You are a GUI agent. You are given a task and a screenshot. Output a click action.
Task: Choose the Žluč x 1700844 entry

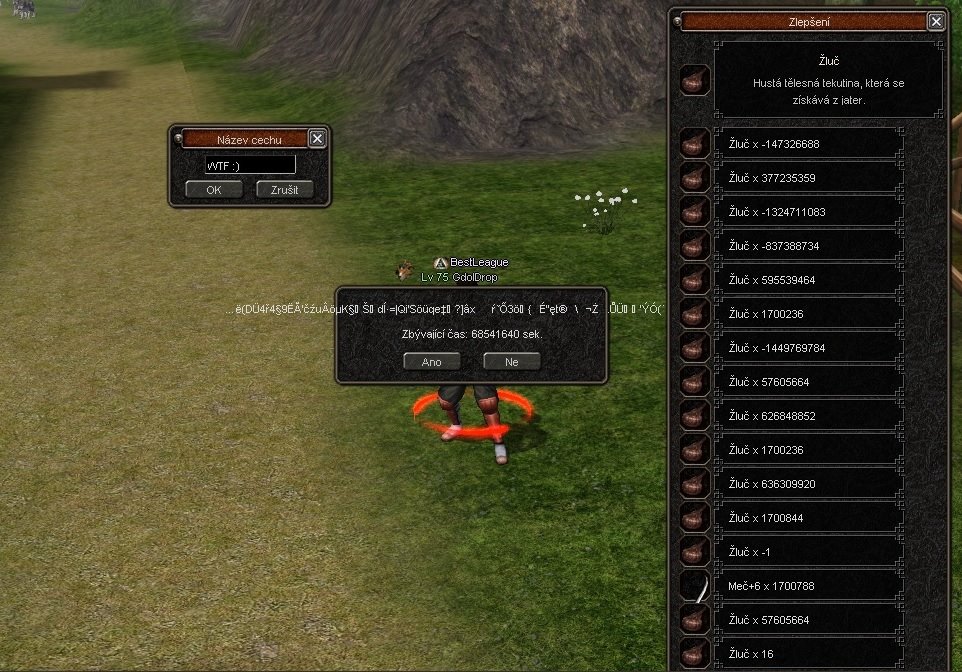809,518
